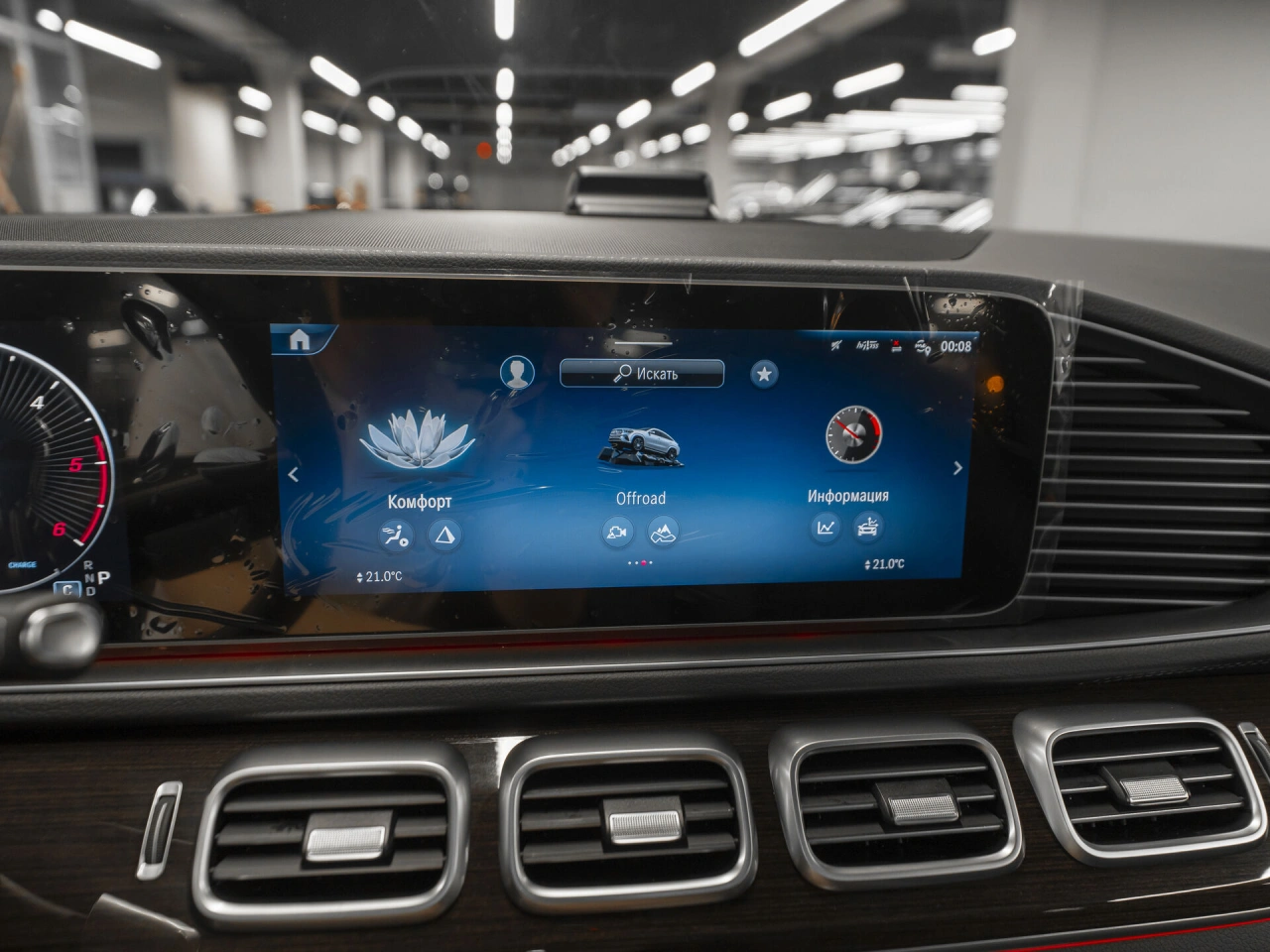Tap the car status shortcut under Информация
The height and width of the screenshot is (952, 1270).
coord(869,528)
